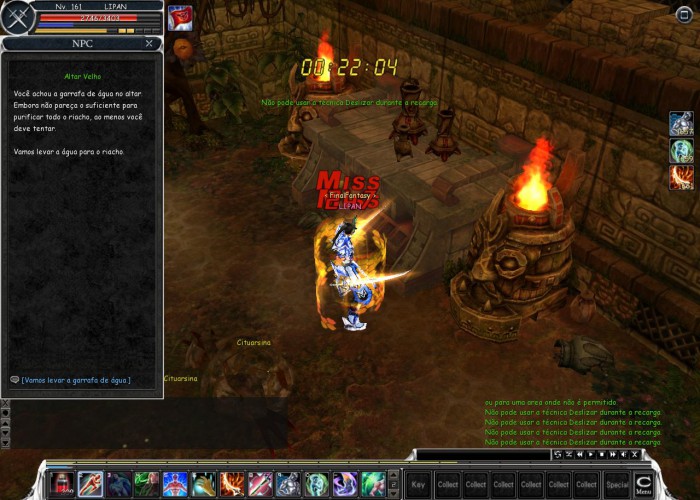Click the red flag icon beside the status bar
The height and width of the screenshot is (500, 700).
180,18
